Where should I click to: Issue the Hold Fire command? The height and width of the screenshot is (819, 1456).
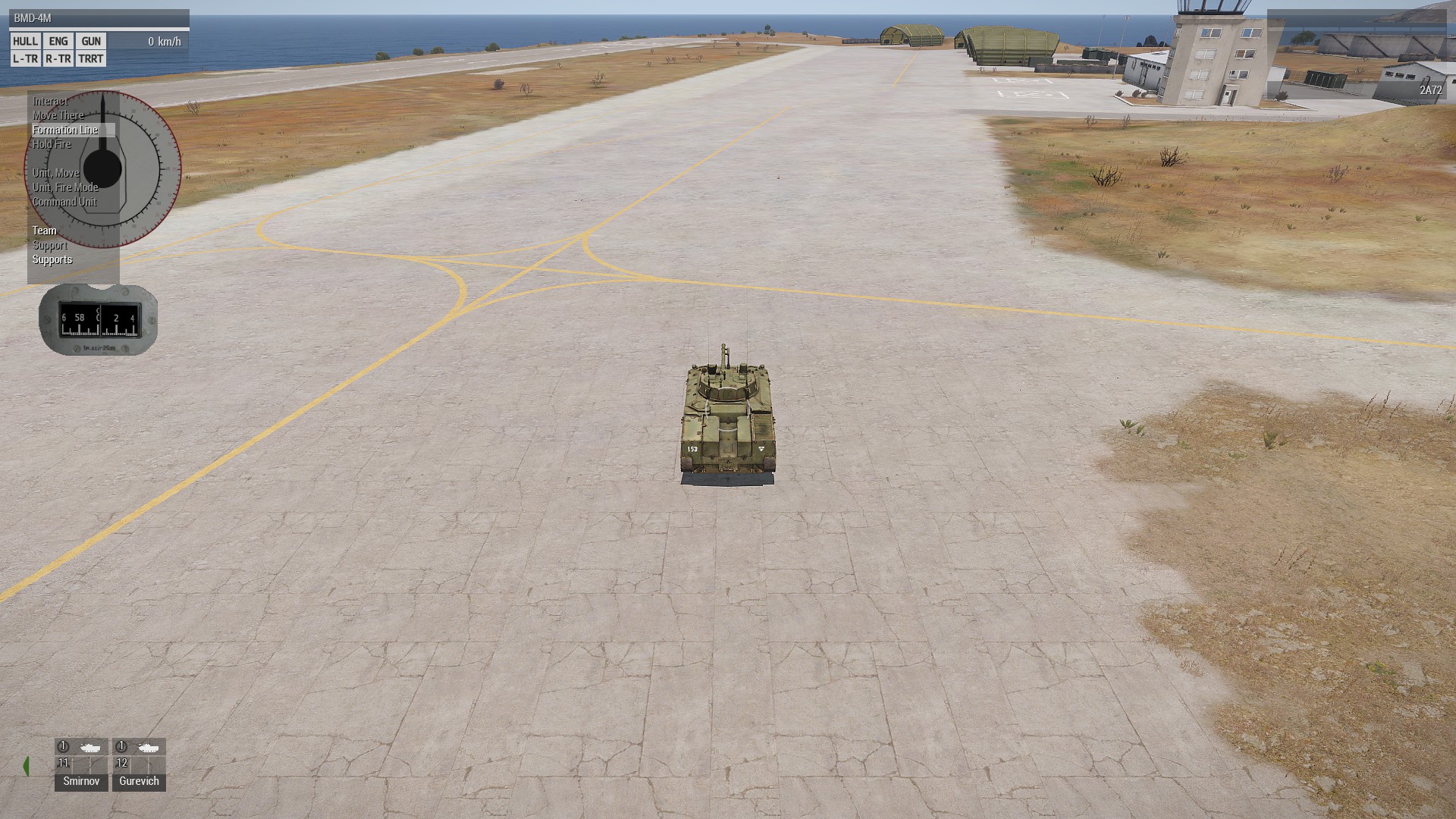[x=52, y=144]
